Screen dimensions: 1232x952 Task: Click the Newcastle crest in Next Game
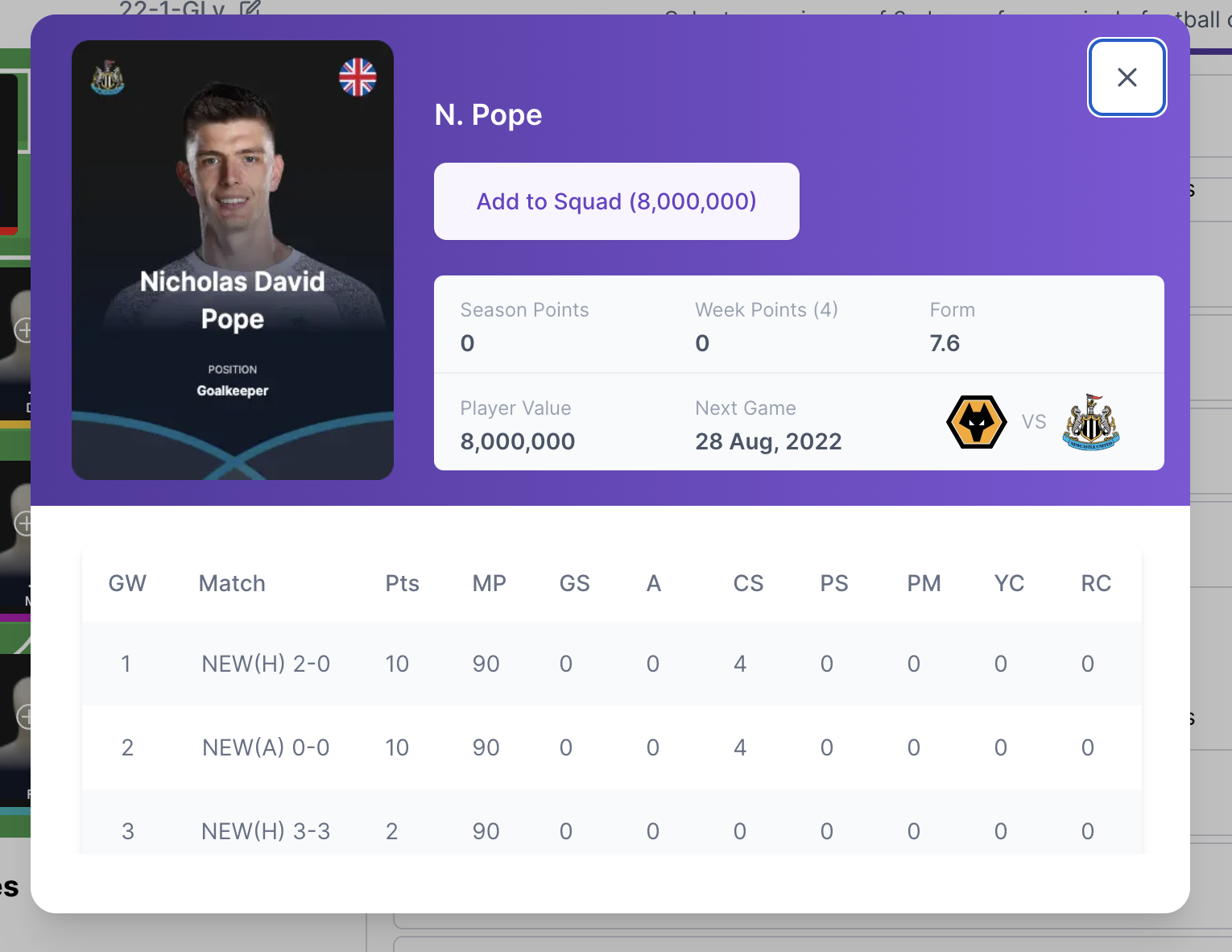pos(1091,422)
